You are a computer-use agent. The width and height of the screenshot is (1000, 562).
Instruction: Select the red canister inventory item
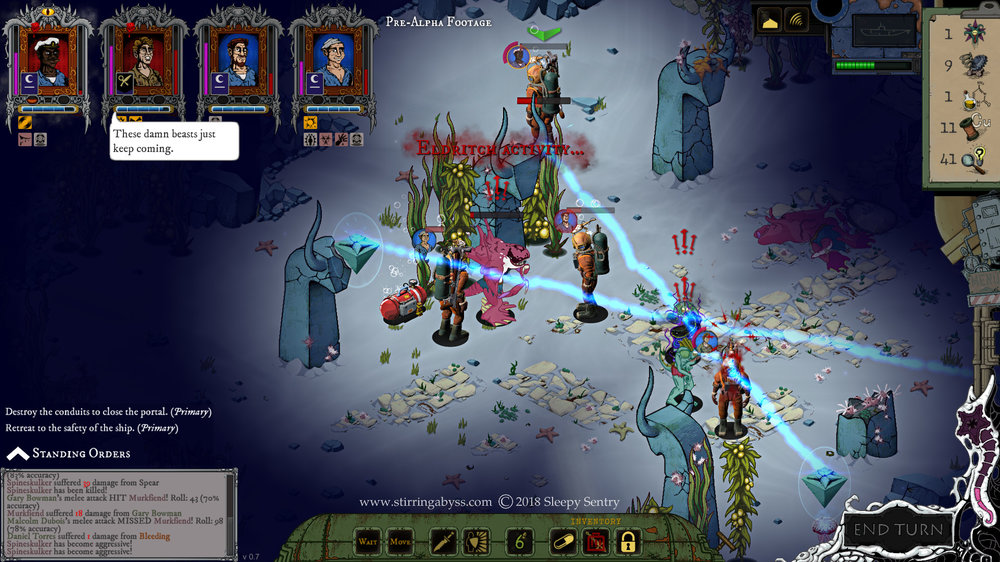pos(595,542)
